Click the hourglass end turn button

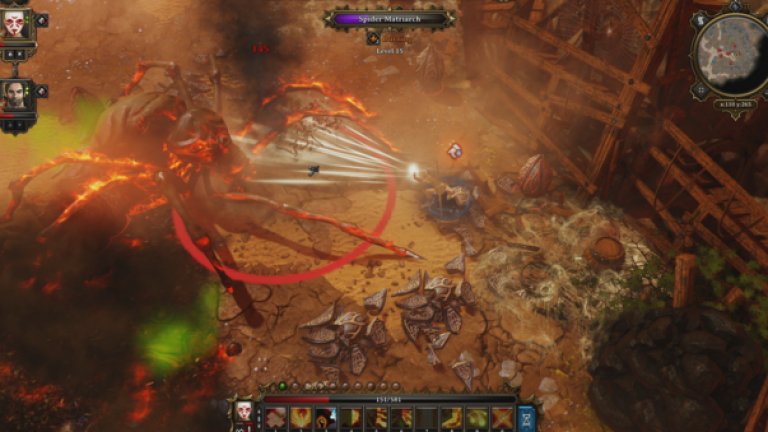pos(526,417)
